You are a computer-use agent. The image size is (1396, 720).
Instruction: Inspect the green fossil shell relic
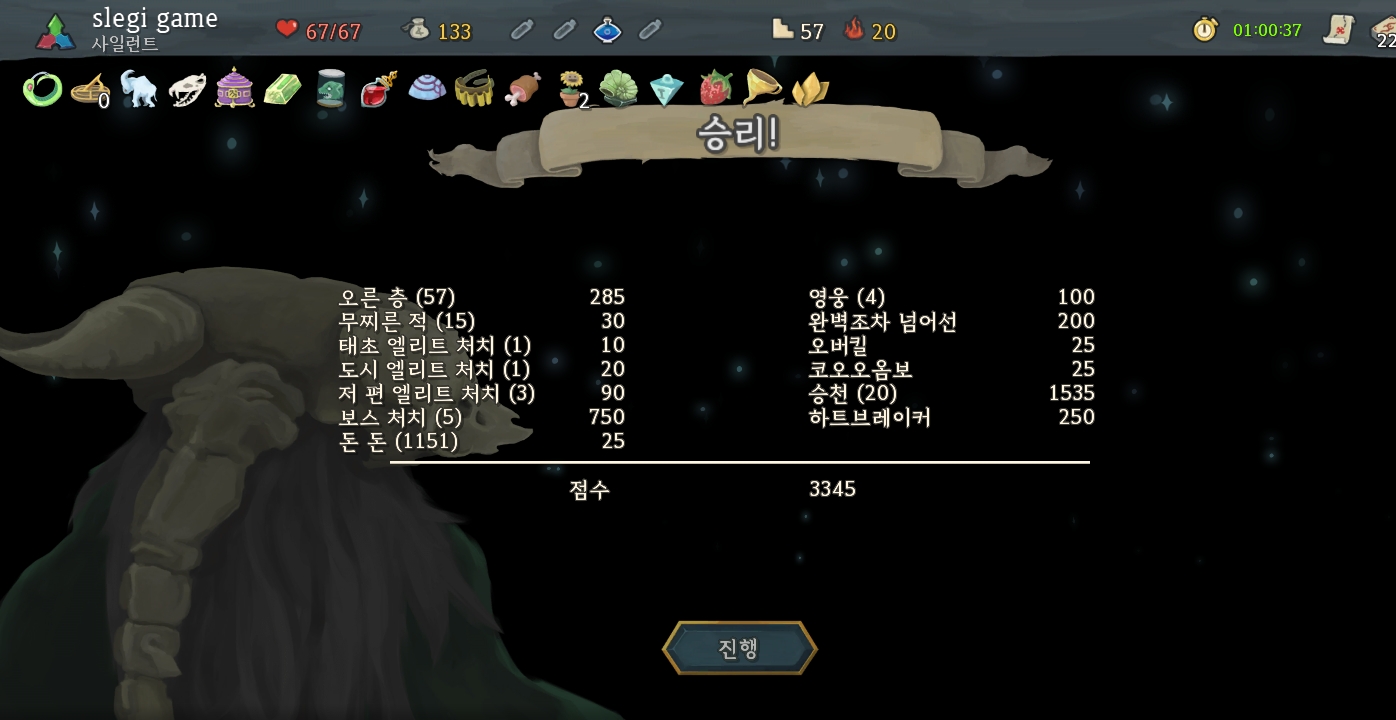point(618,90)
